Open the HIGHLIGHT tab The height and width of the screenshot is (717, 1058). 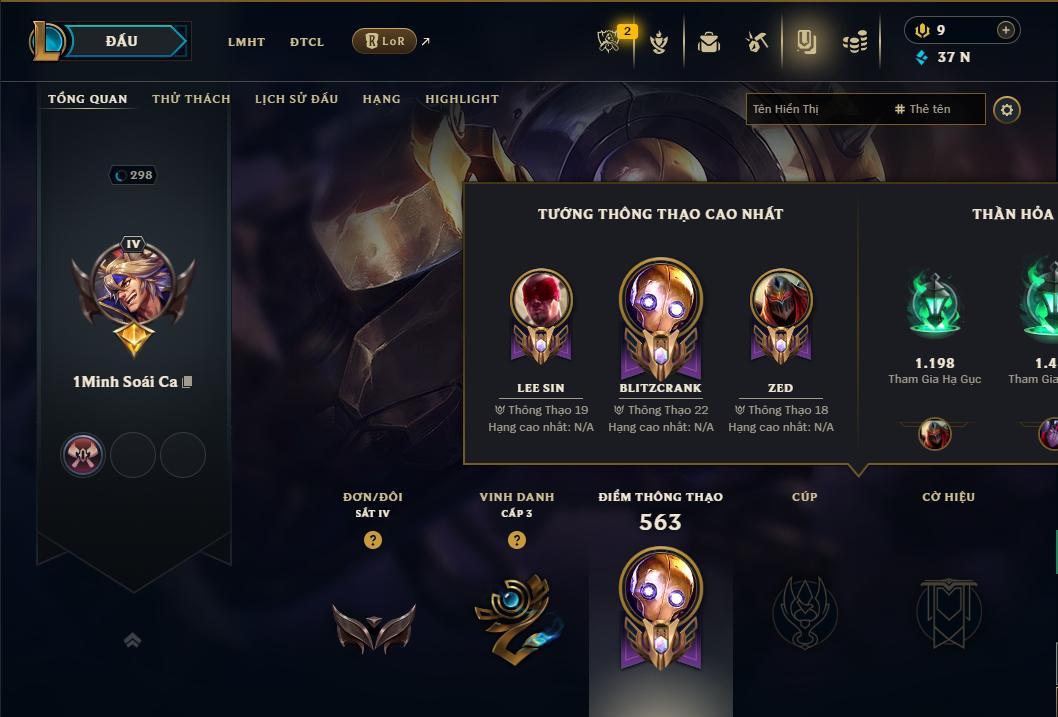tap(461, 99)
